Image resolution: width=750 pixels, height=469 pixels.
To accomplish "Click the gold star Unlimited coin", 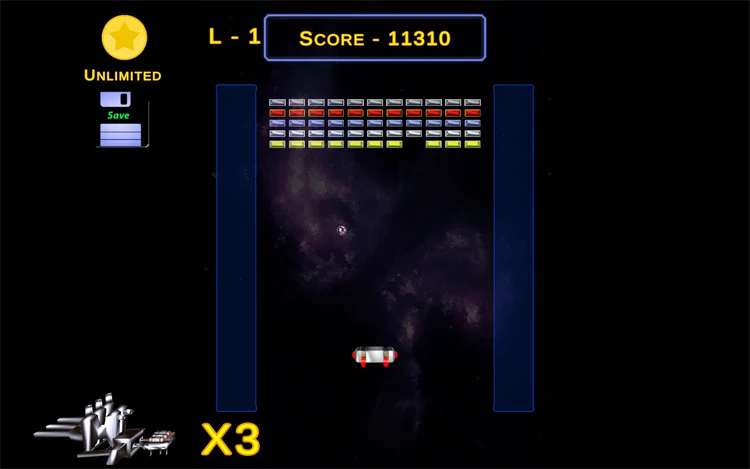I will (x=124, y=38).
